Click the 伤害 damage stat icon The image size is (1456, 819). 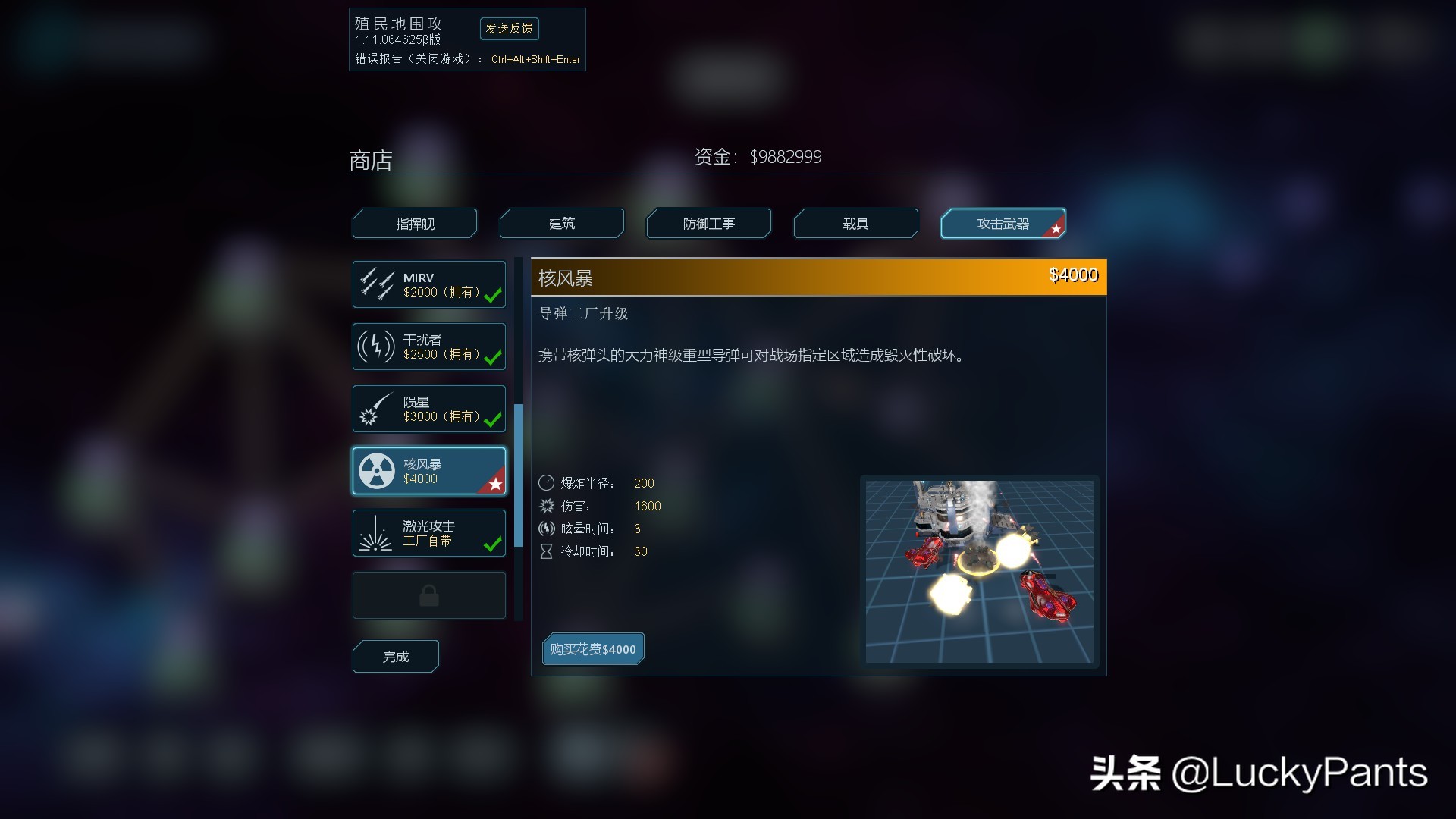point(548,506)
